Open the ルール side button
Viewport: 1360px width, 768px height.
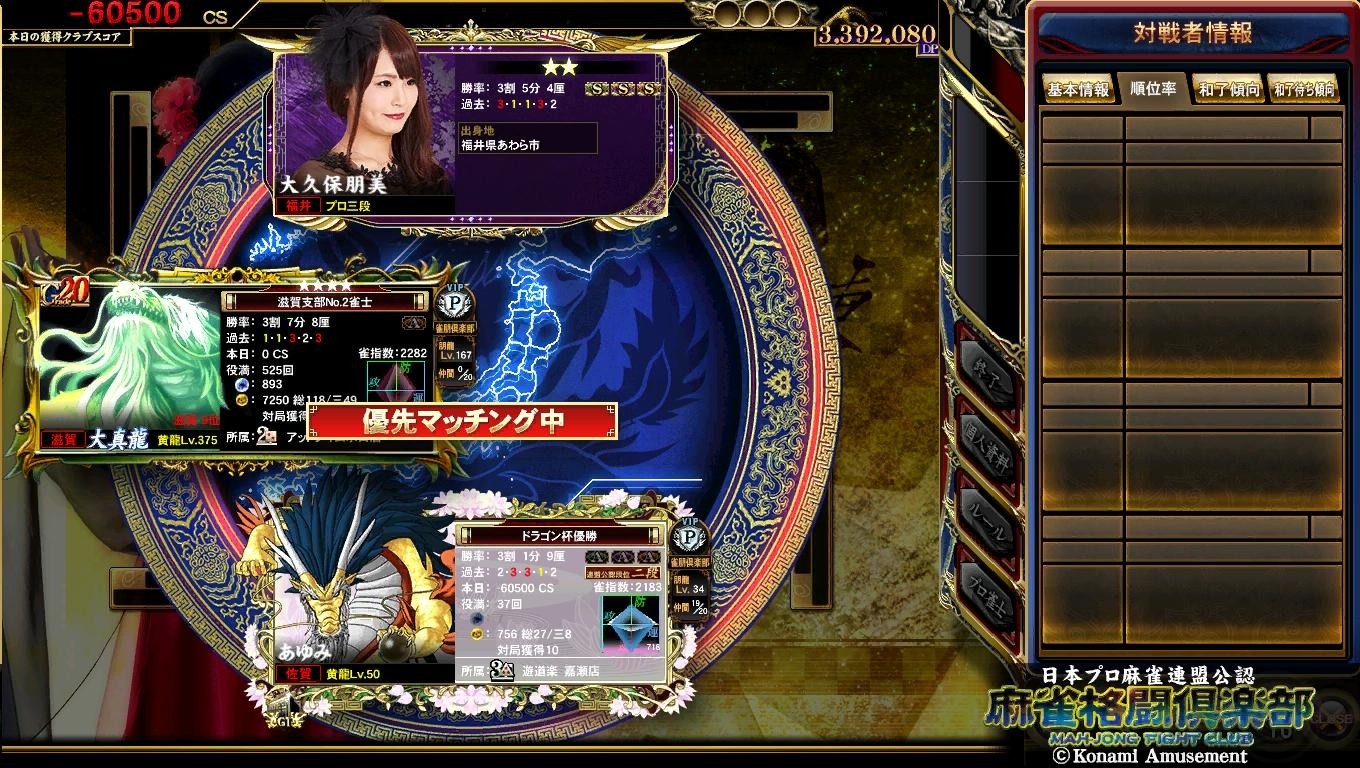coord(986,525)
